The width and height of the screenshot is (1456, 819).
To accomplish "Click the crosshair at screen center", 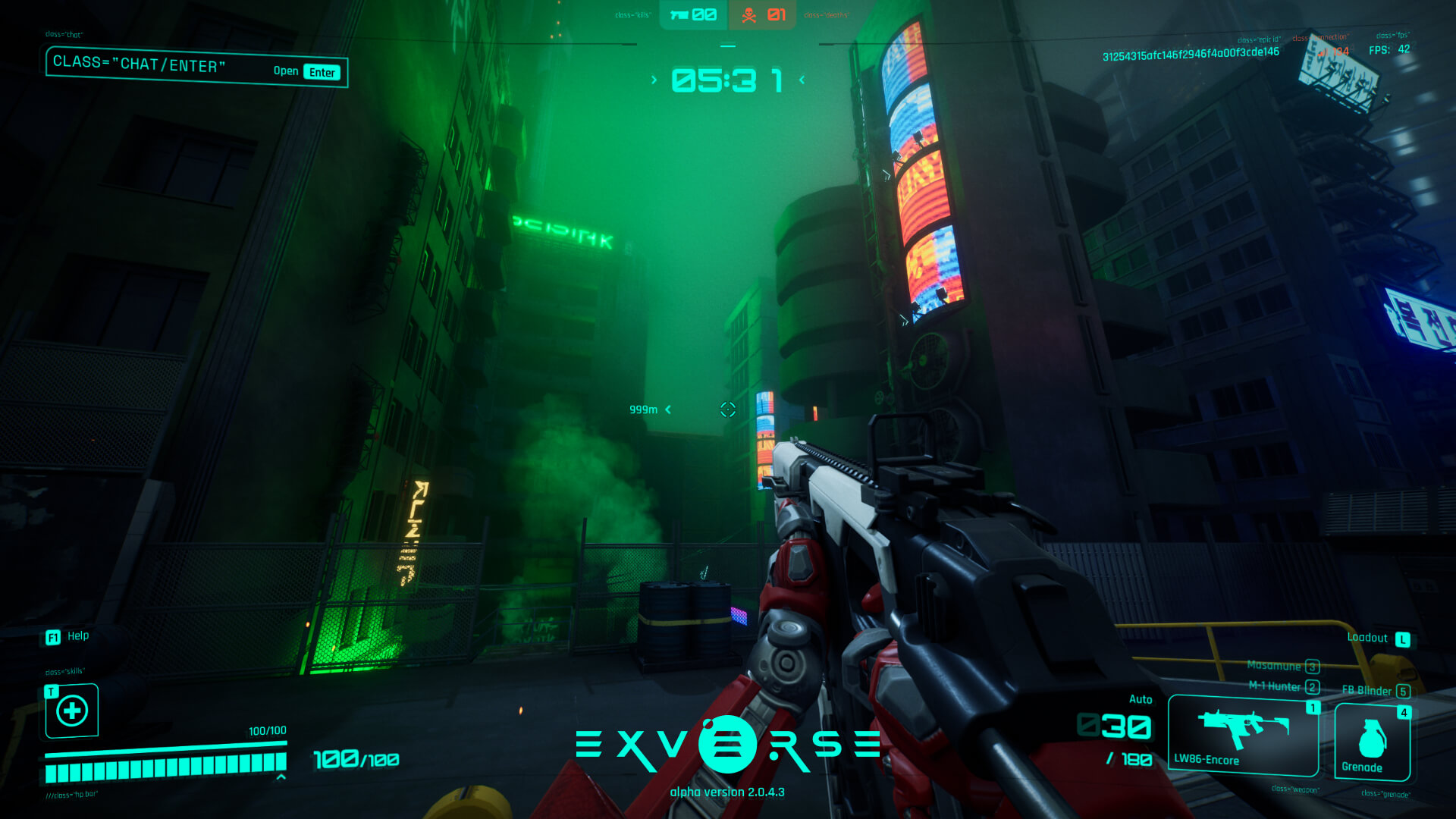I will click(728, 409).
